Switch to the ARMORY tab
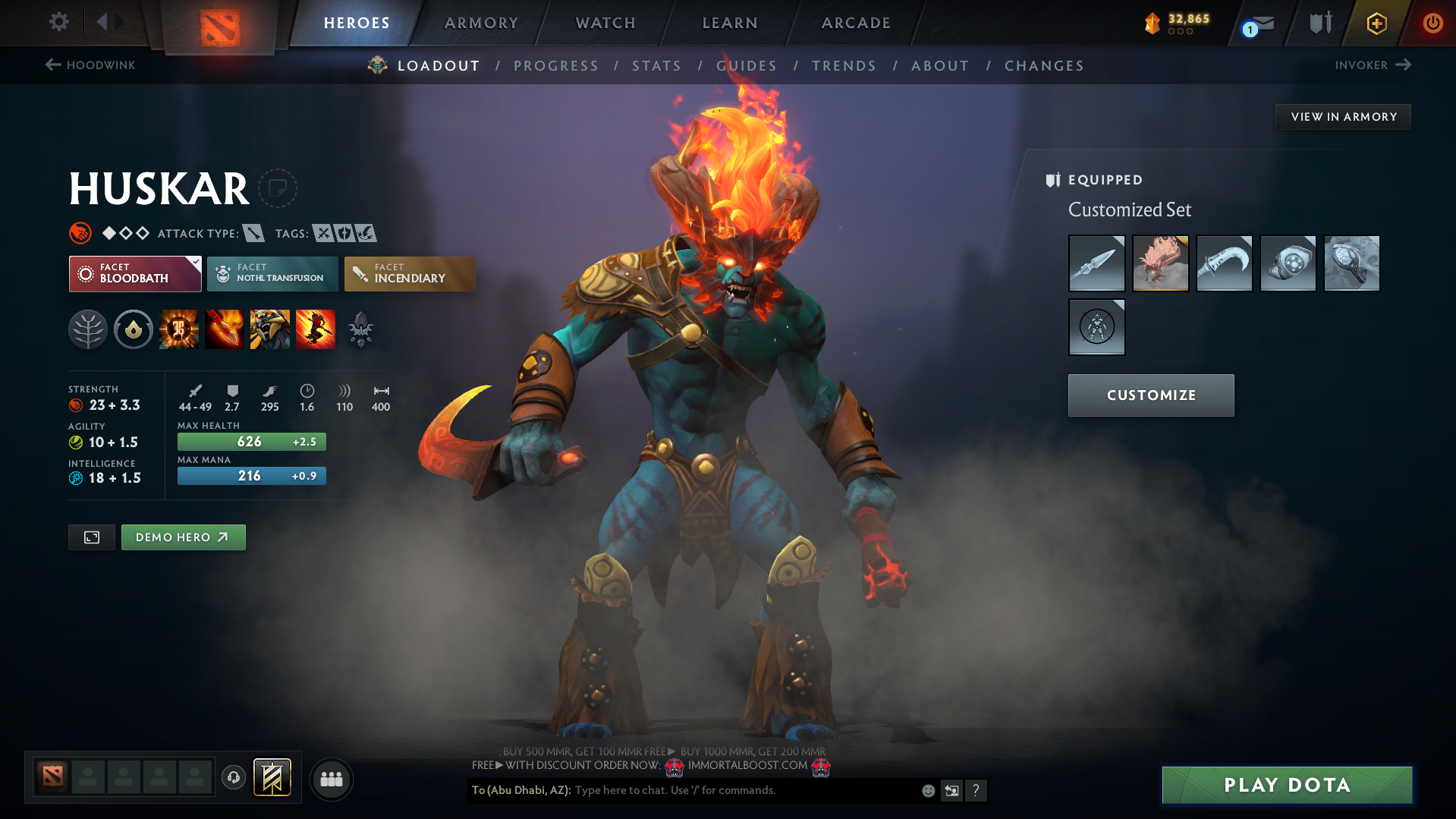The height and width of the screenshot is (819, 1456). click(x=481, y=22)
